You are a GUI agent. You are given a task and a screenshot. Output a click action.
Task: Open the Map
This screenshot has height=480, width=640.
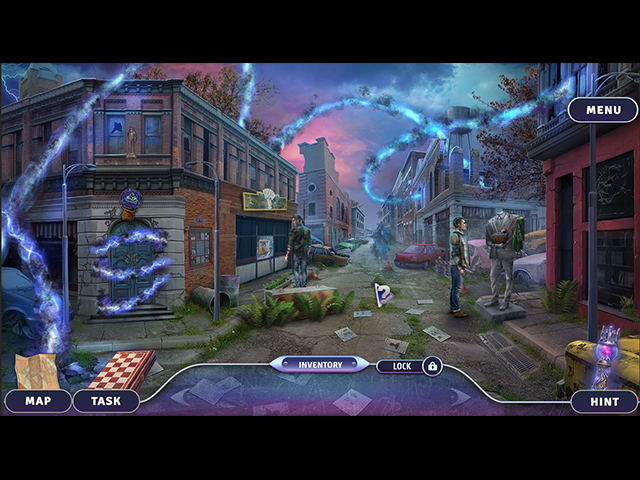(38, 401)
